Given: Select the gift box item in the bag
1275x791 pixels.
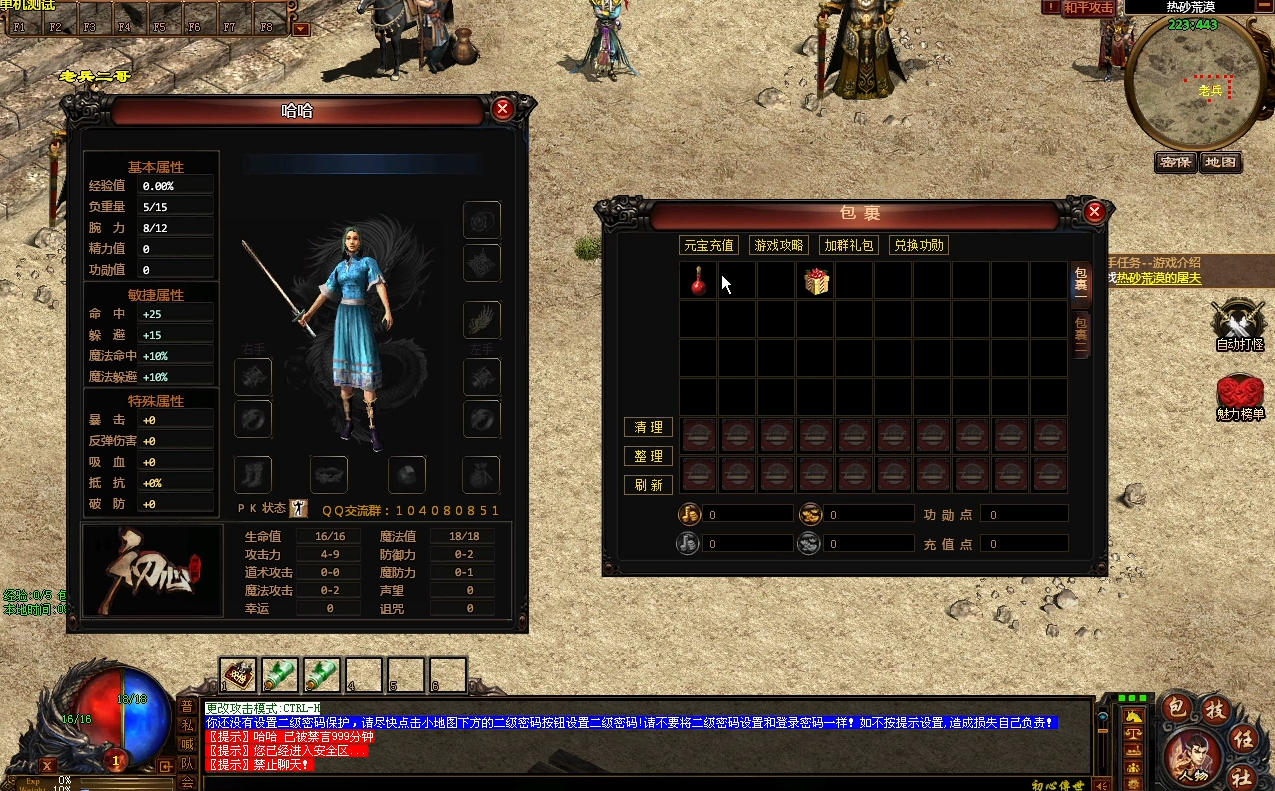Looking at the screenshot, I should click(x=817, y=282).
